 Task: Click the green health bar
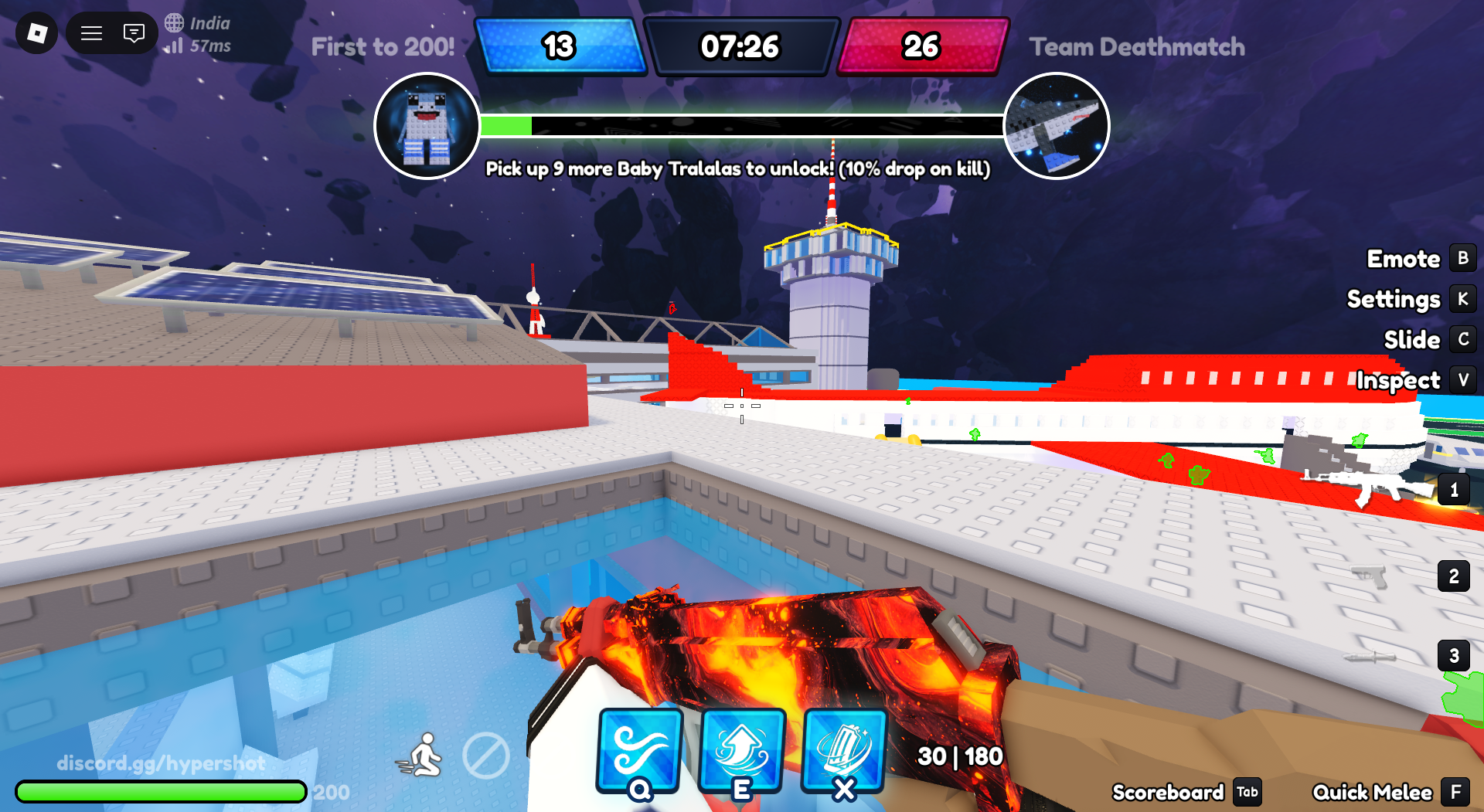tap(160, 791)
